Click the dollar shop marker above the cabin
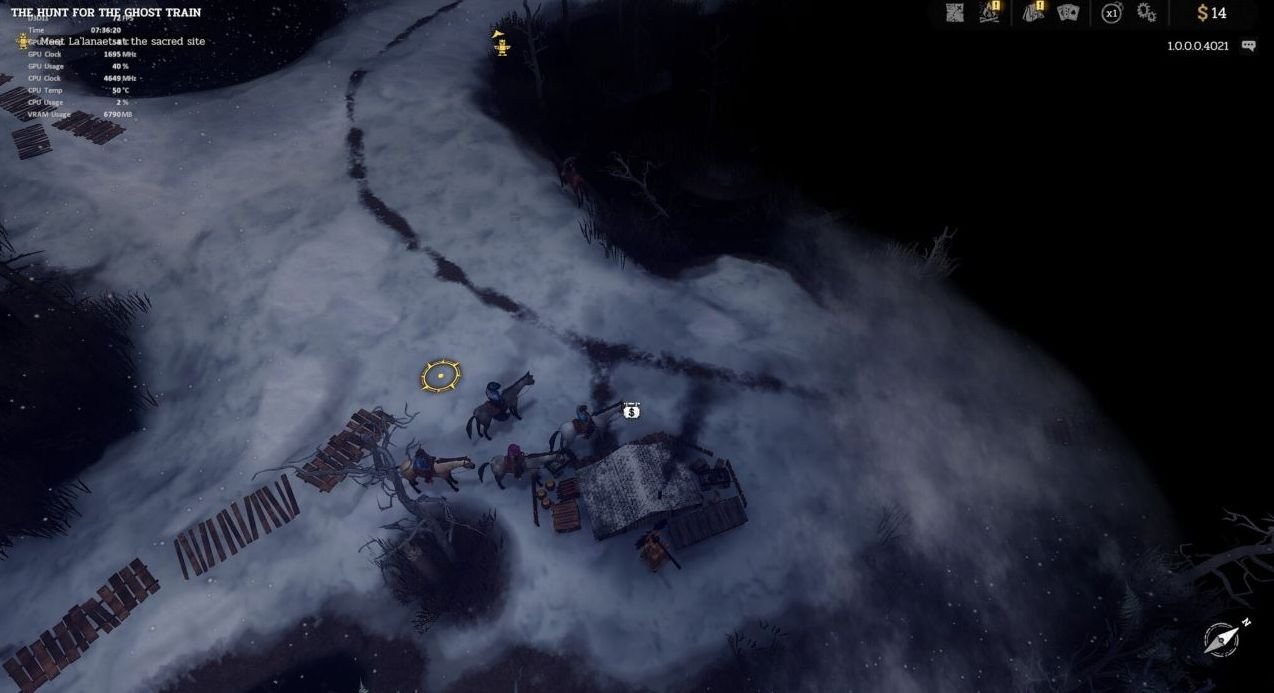This screenshot has height=693, width=1274. coord(631,411)
